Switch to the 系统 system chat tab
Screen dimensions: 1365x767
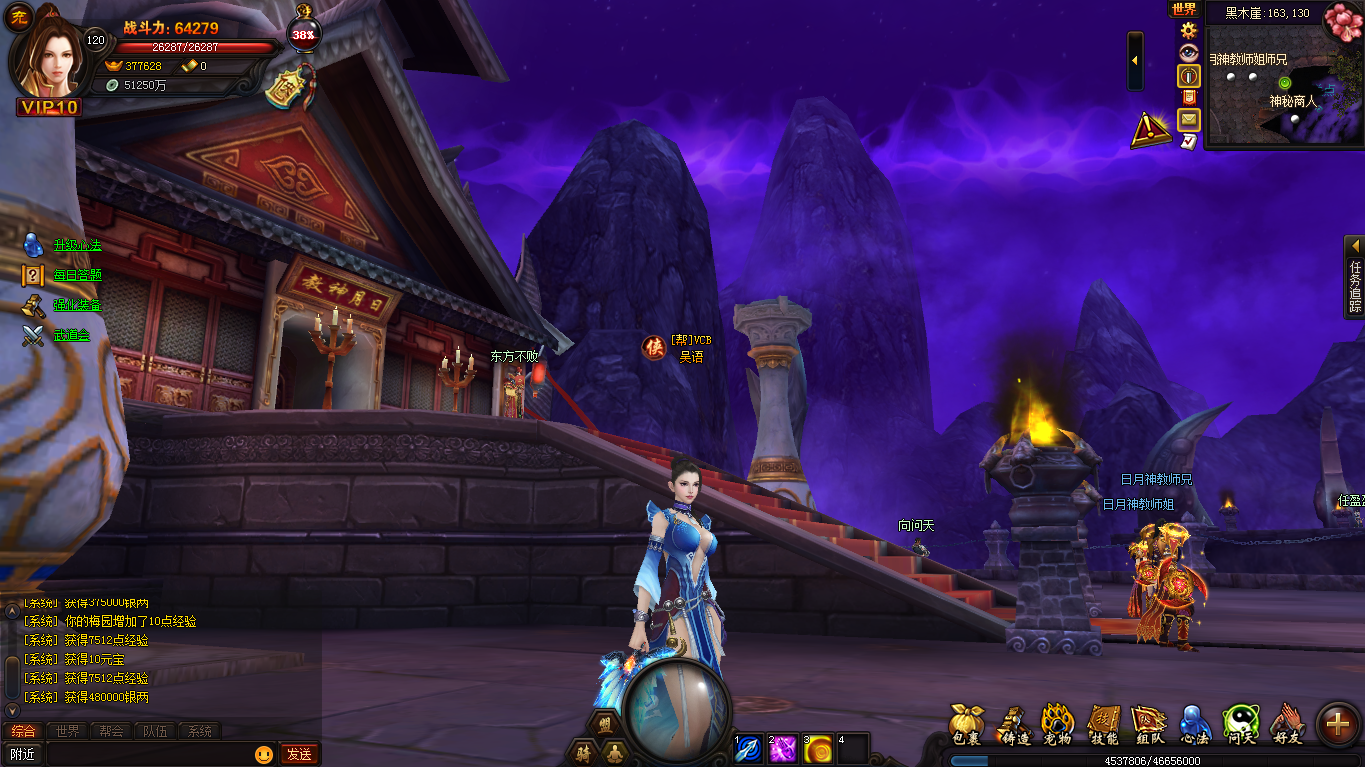point(200,731)
